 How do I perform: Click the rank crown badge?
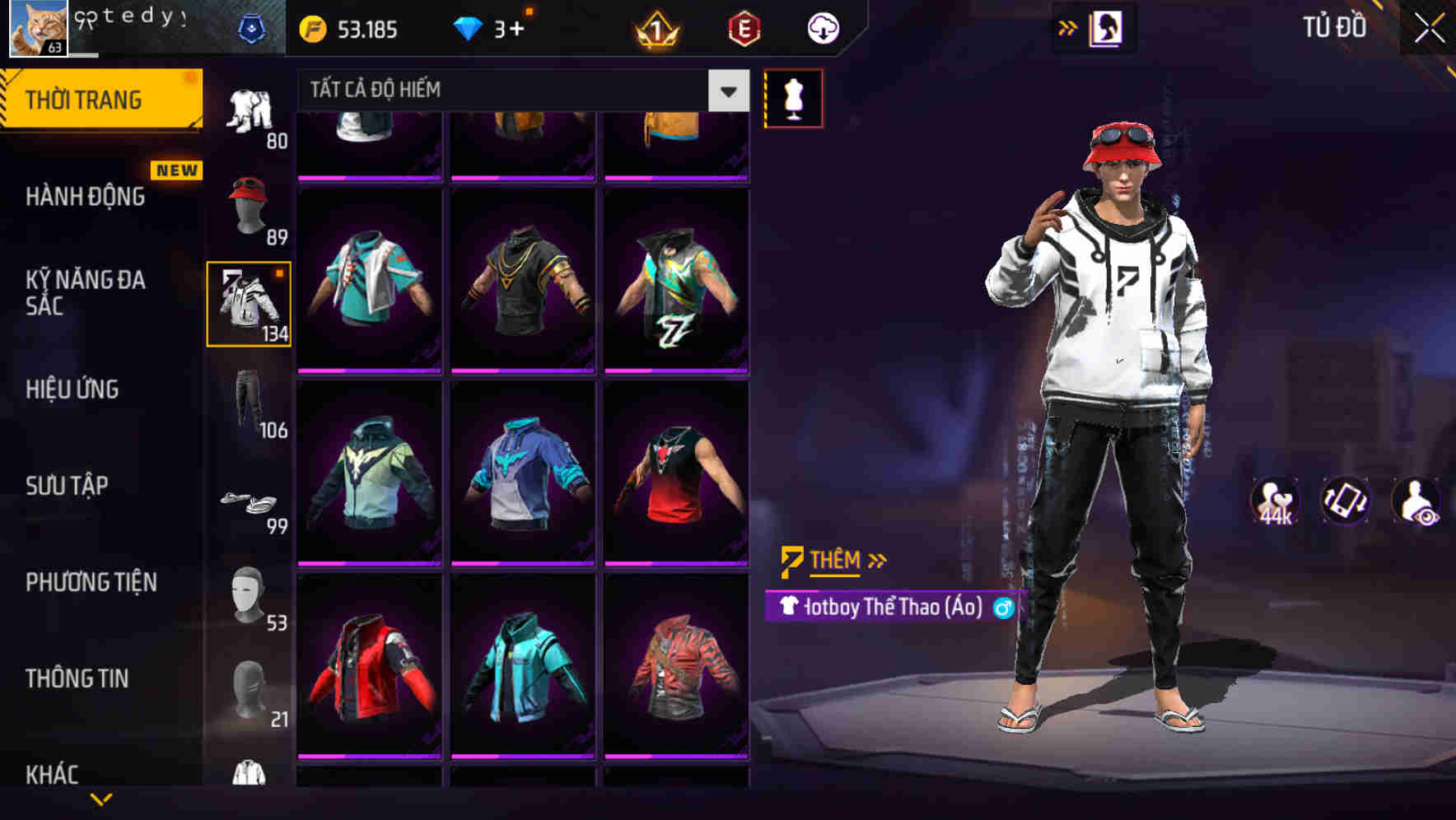click(x=655, y=30)
